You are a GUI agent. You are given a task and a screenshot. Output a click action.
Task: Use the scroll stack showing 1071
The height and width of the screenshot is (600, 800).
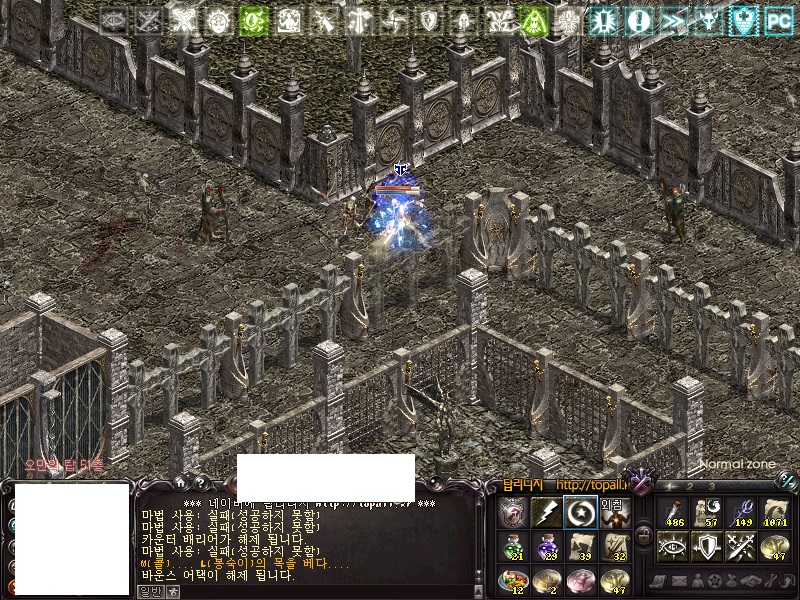775,512
